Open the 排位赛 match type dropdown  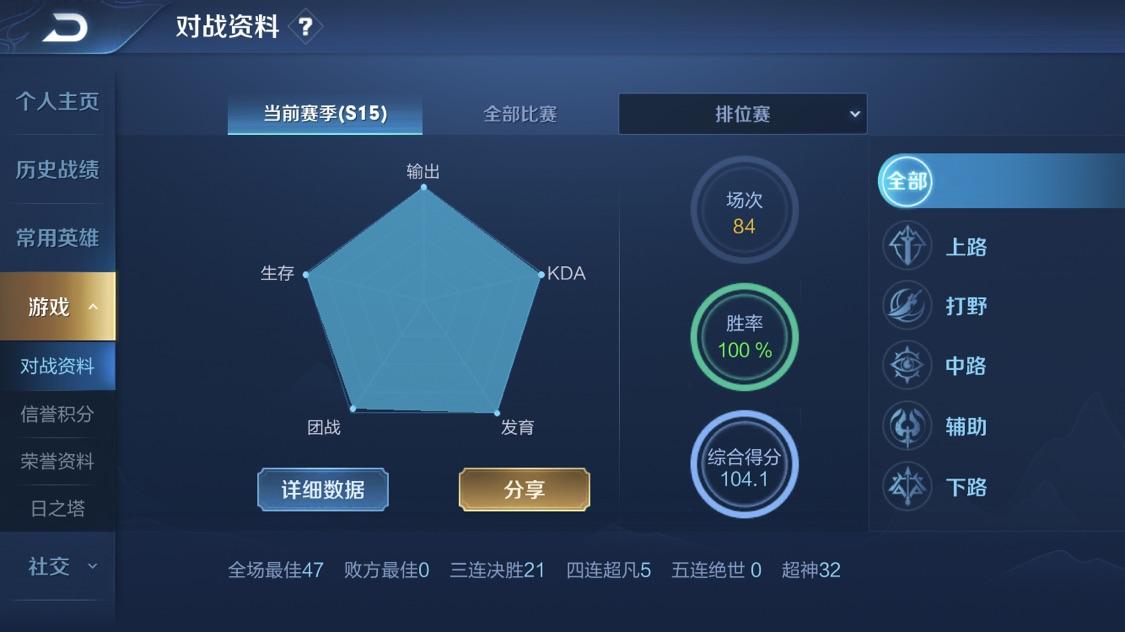742,114
